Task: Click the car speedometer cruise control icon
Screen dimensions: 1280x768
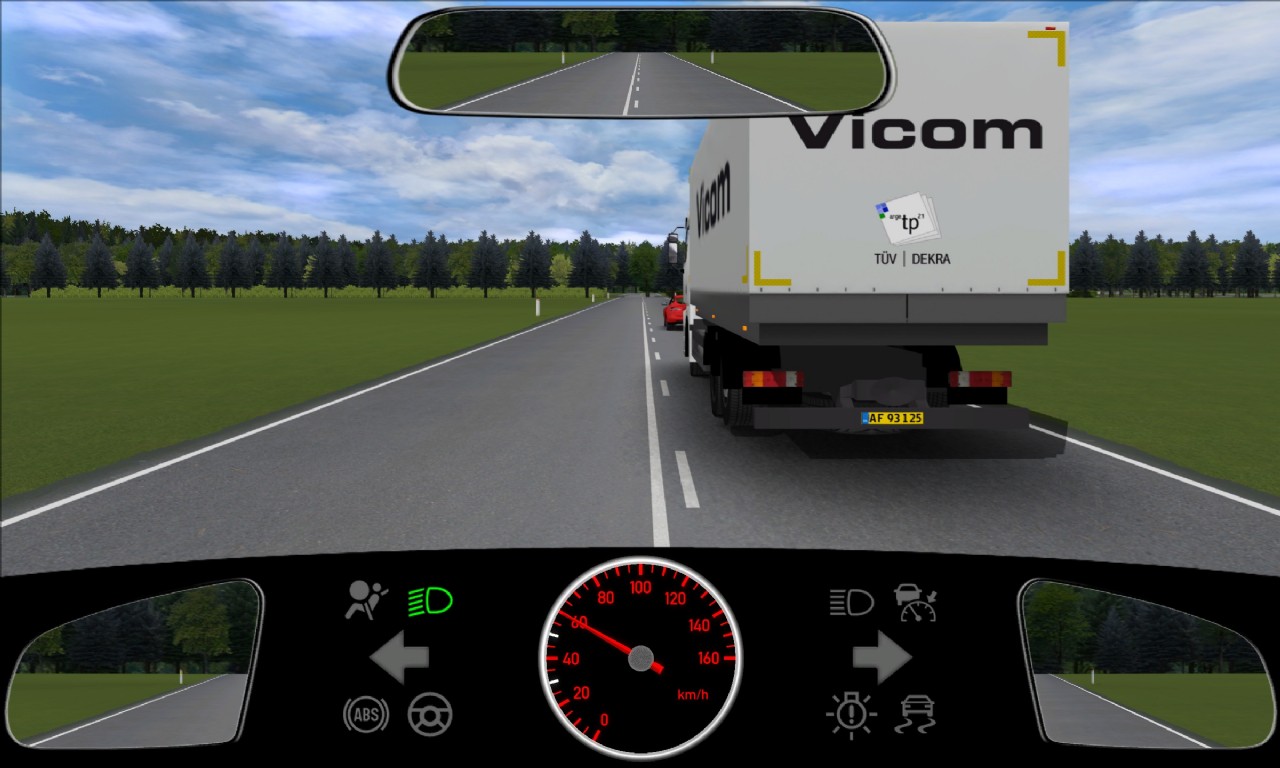Action: (915, 602)
